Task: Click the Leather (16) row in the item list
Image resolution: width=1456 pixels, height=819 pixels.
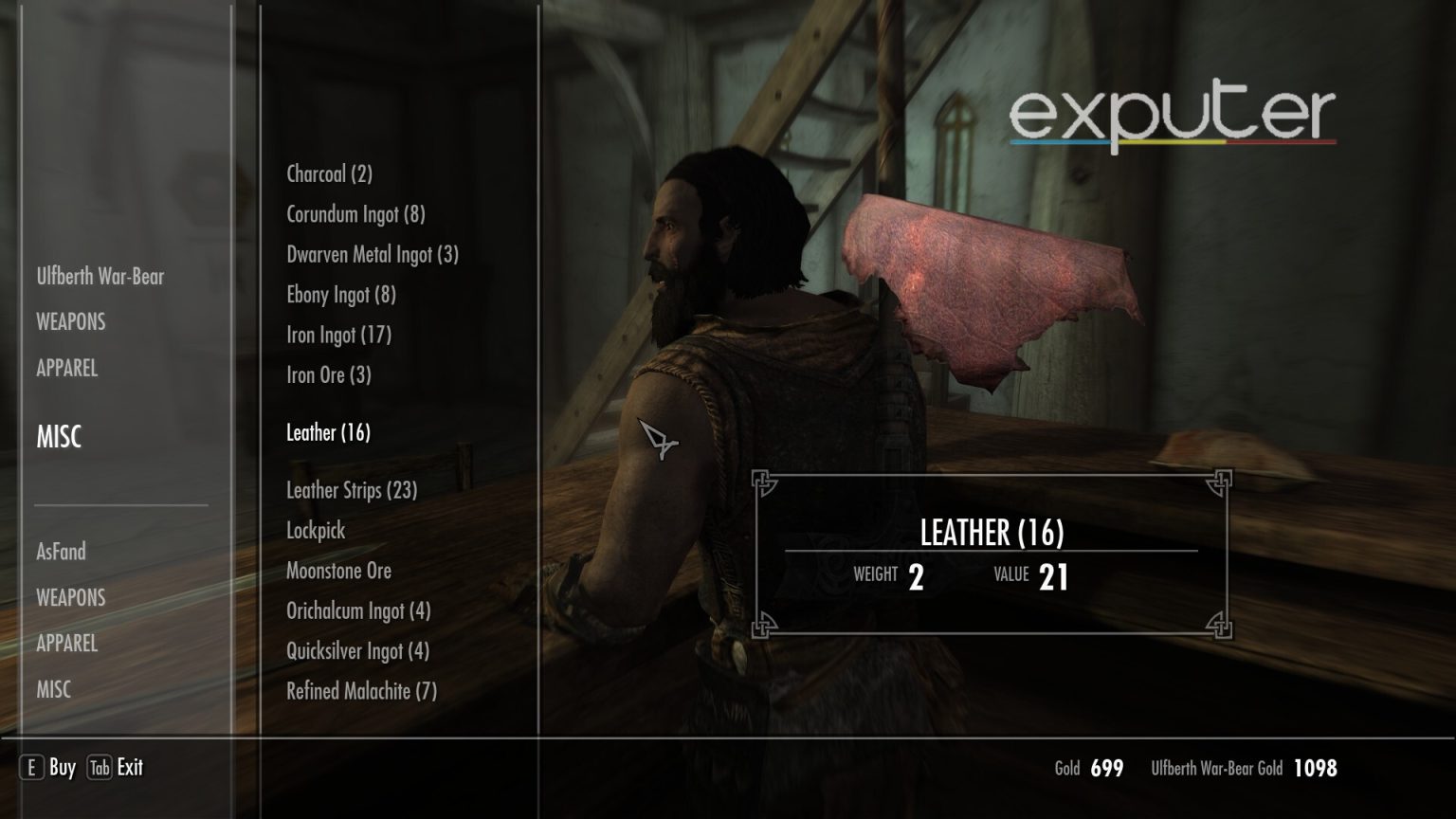Action: coord(328,433)
